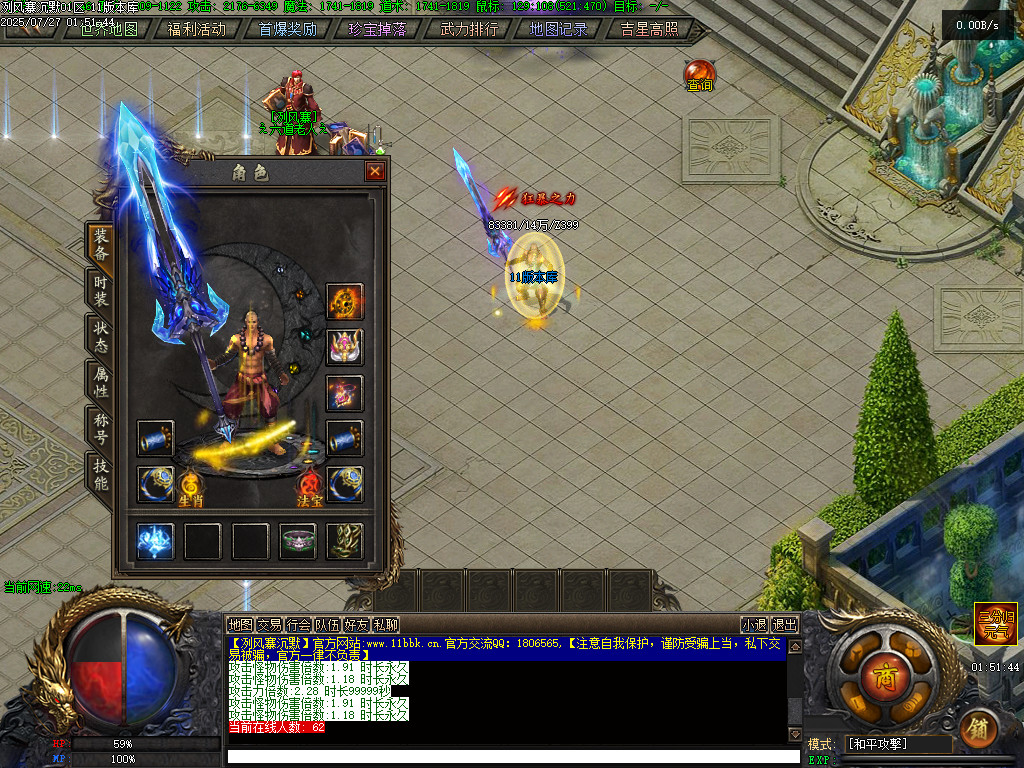Click the 法宝 treasure button
The width and height of the screenshot is (1024, 768).
coord(310,489)
